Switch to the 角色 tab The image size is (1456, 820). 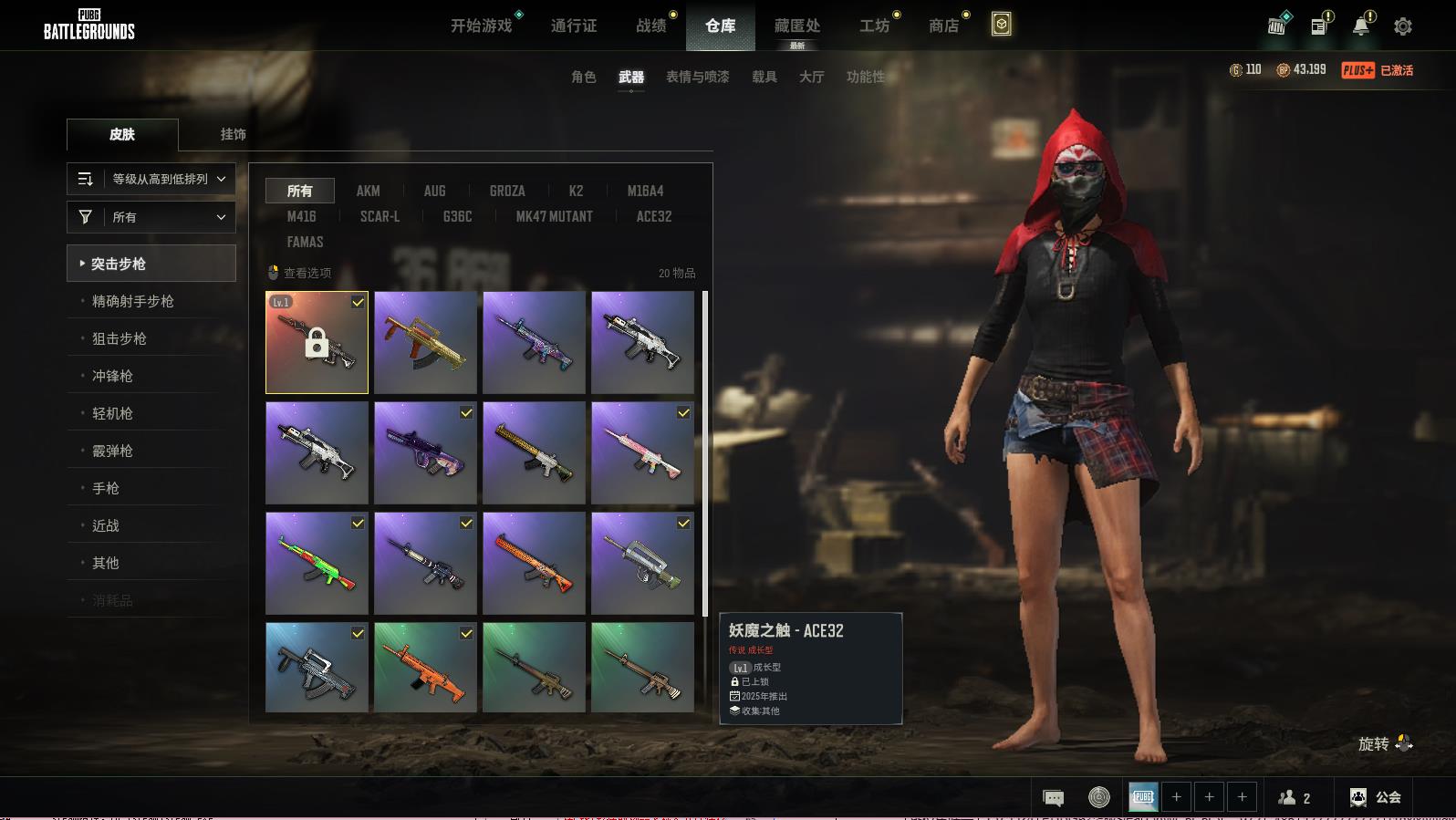click(583, 77)
